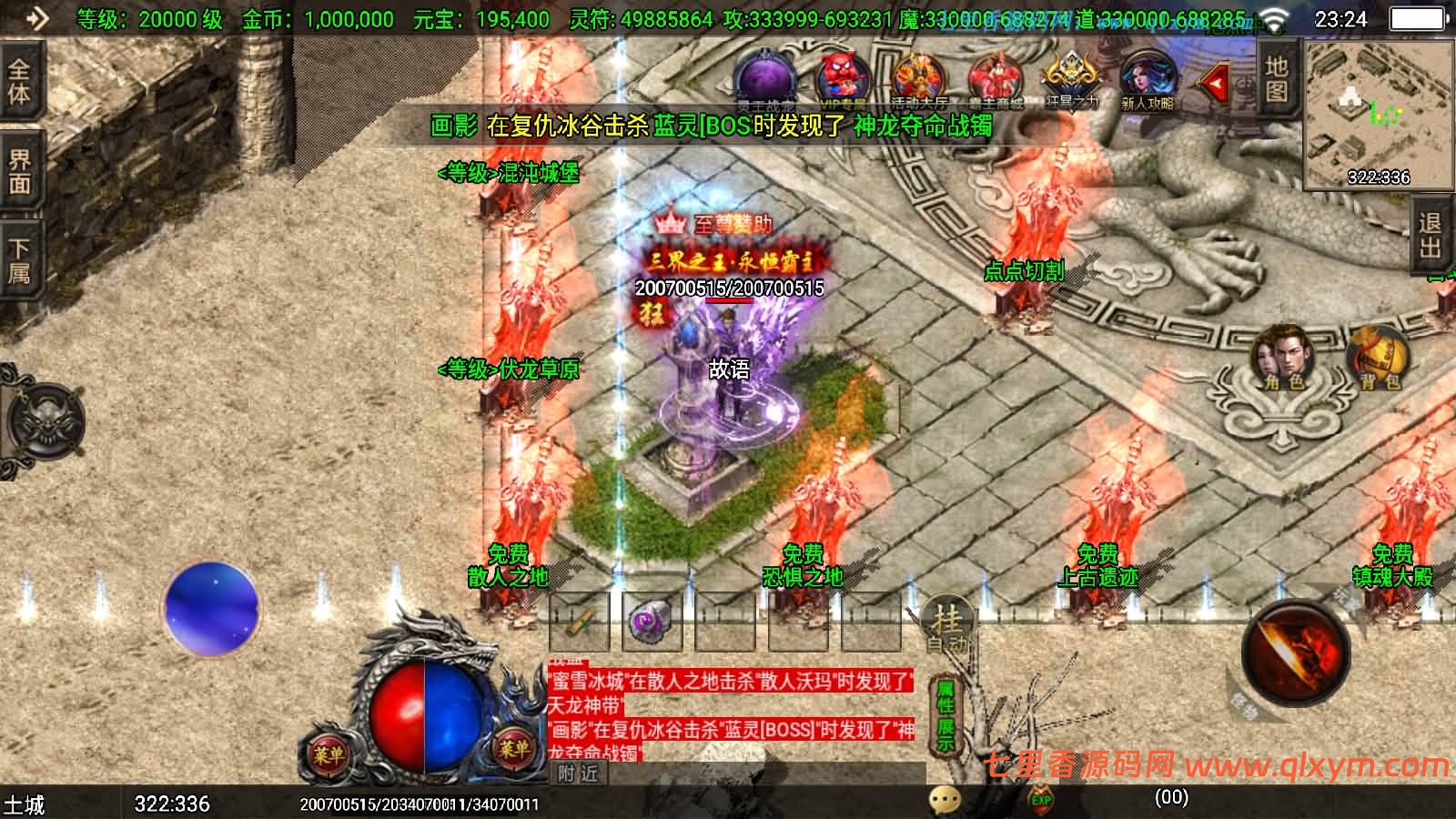Click the golden winged emblem icon
The width and height of the screenshot is (1456, 819).
click(x=1072, y=78)
